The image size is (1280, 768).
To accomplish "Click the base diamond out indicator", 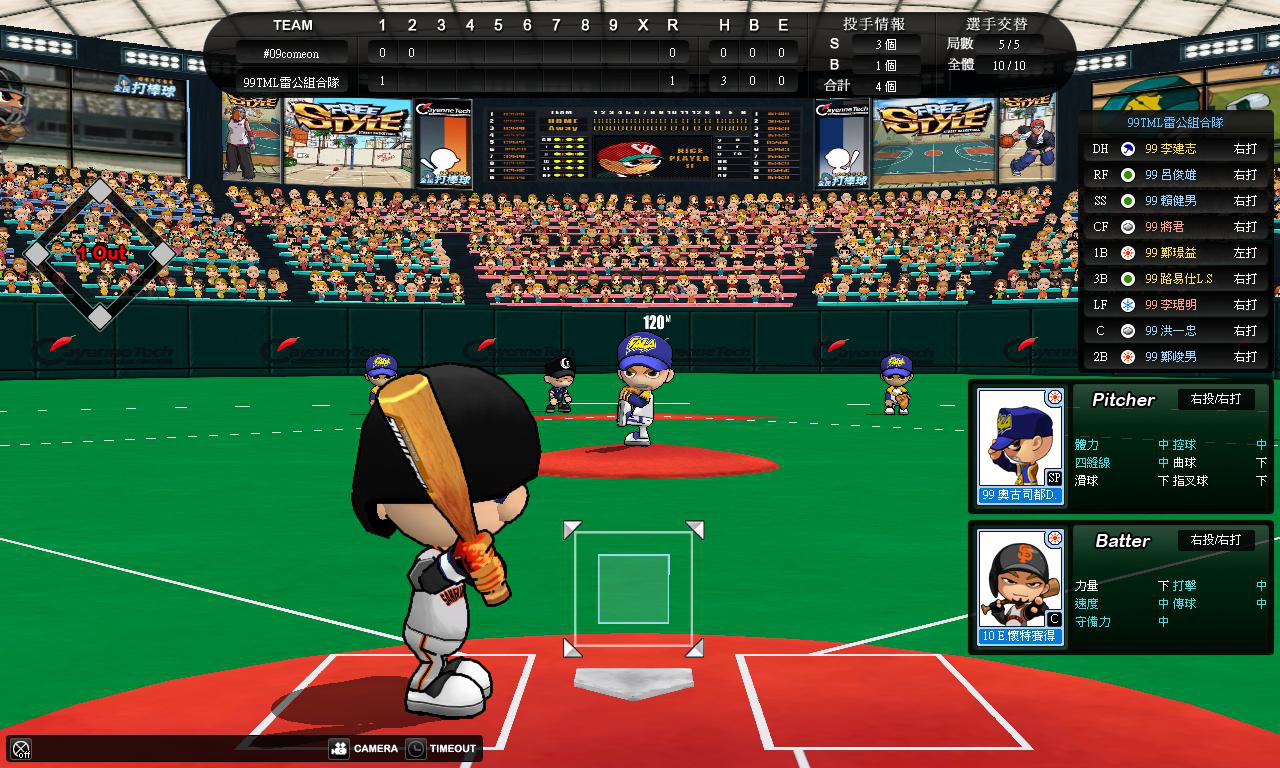I will pos(100,254).
